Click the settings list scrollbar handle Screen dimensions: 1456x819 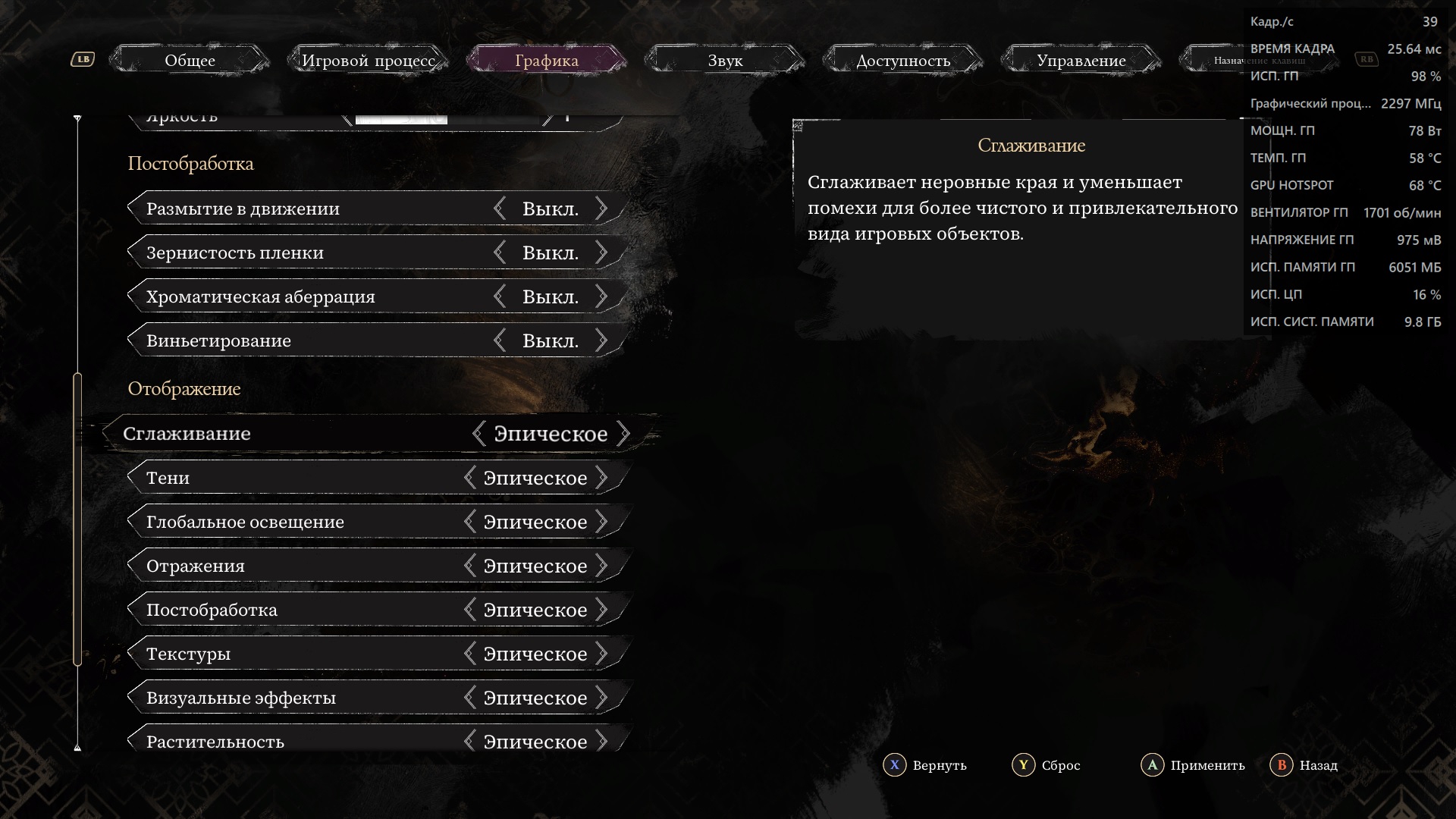[x=77, y=519]
